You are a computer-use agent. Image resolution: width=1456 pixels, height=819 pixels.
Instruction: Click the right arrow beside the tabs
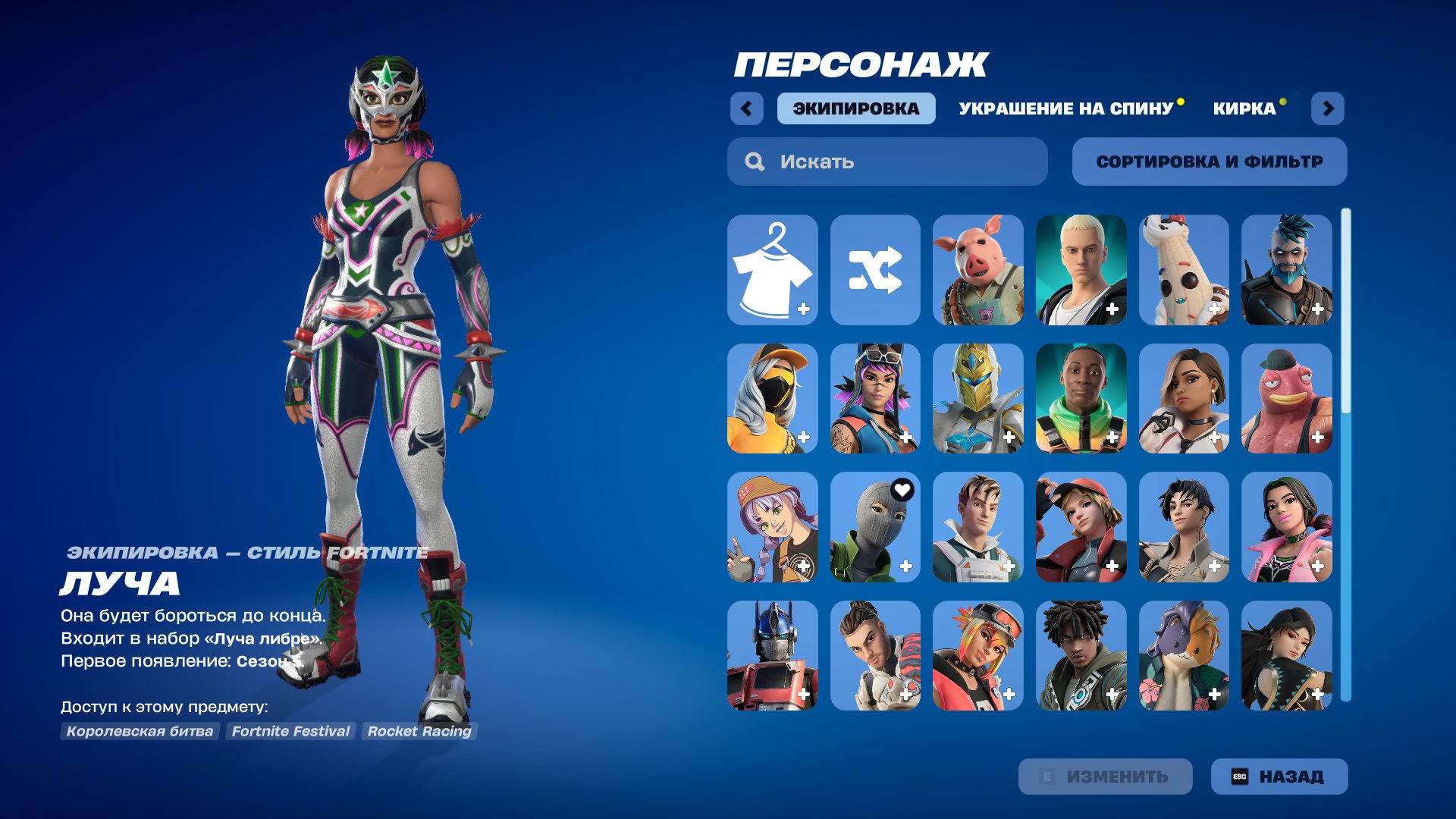1328,108
